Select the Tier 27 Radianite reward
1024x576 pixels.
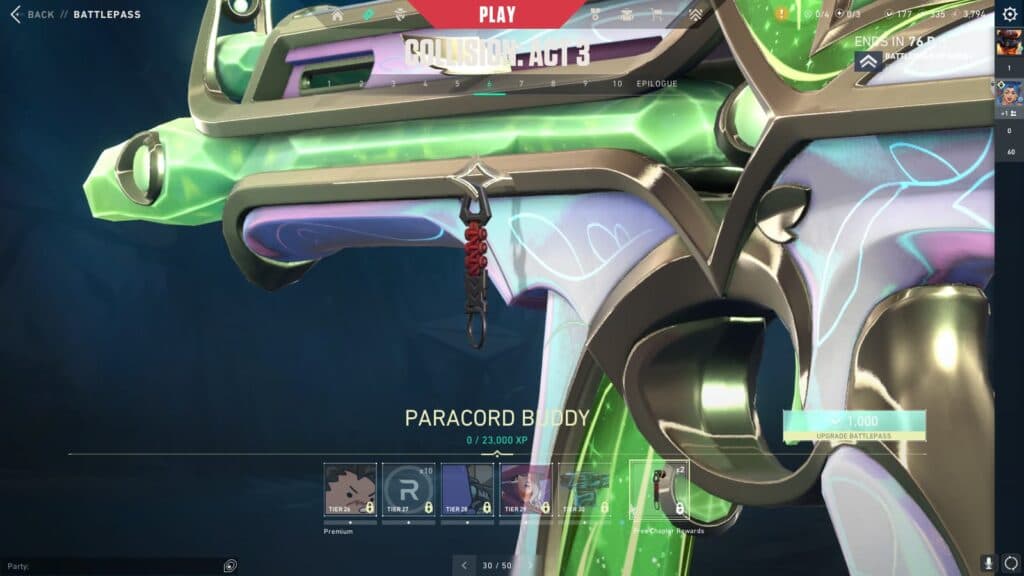(408, 489)
